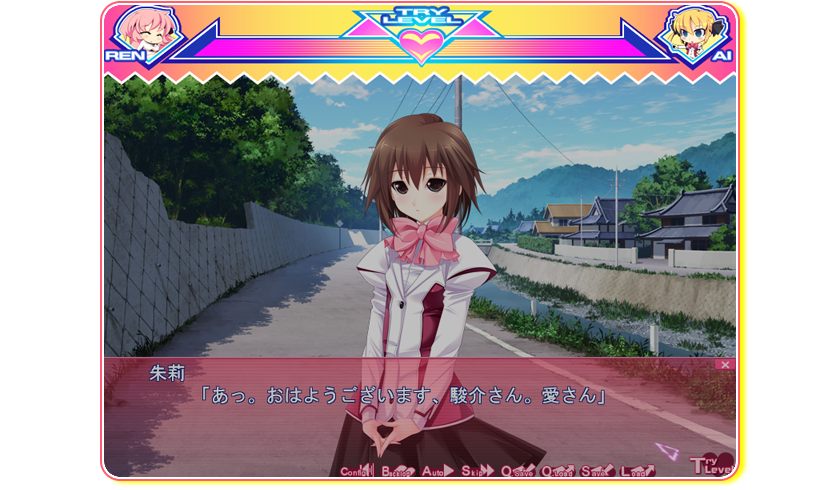Open the Load screen
The width and height of the screenshot is (840, 490).
[x=637, y=471]
